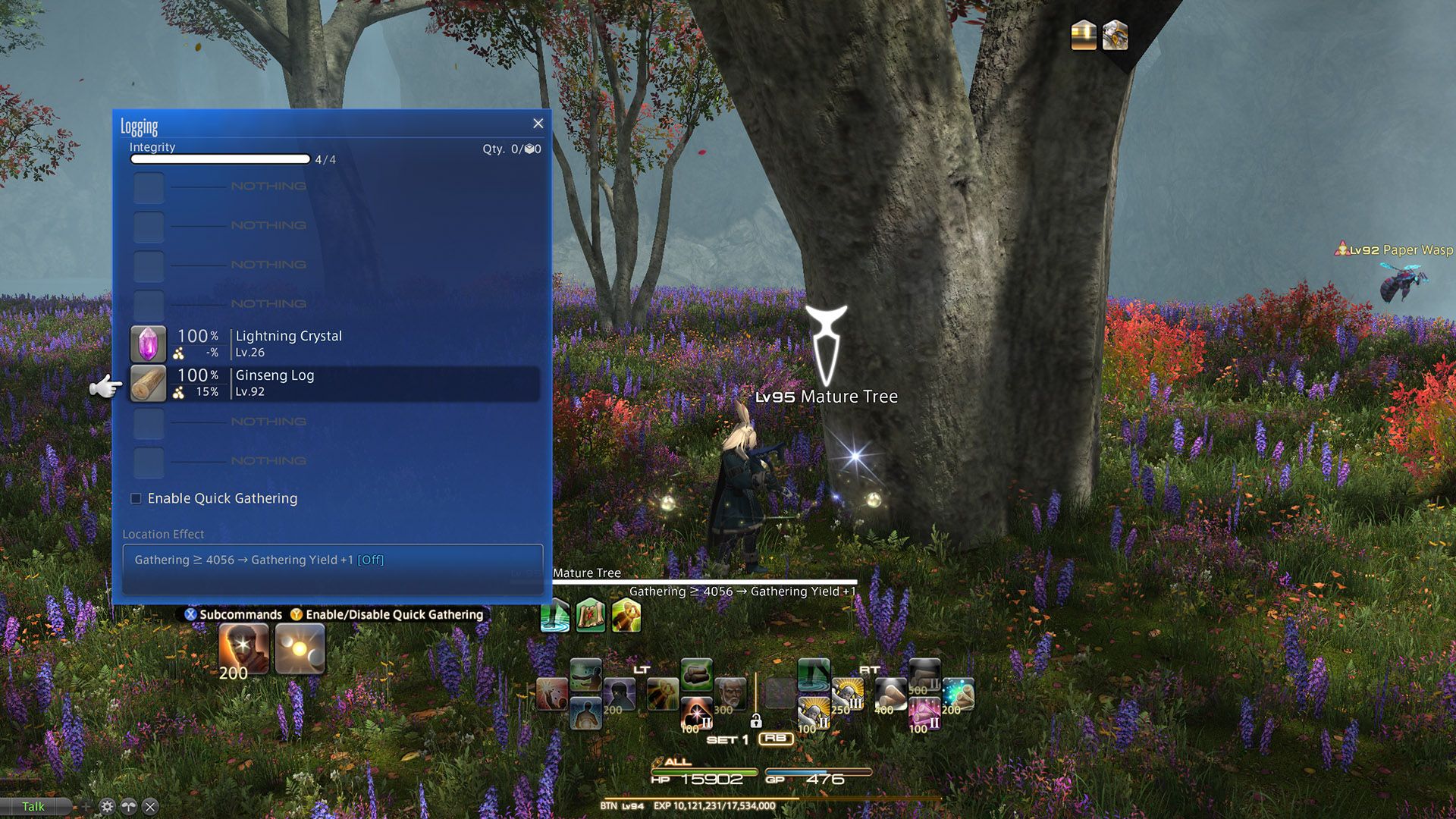Click the padlock icon on the hotbar
Image resolution: width=1456 pixels, height=819 pixels.
[756, 723]
